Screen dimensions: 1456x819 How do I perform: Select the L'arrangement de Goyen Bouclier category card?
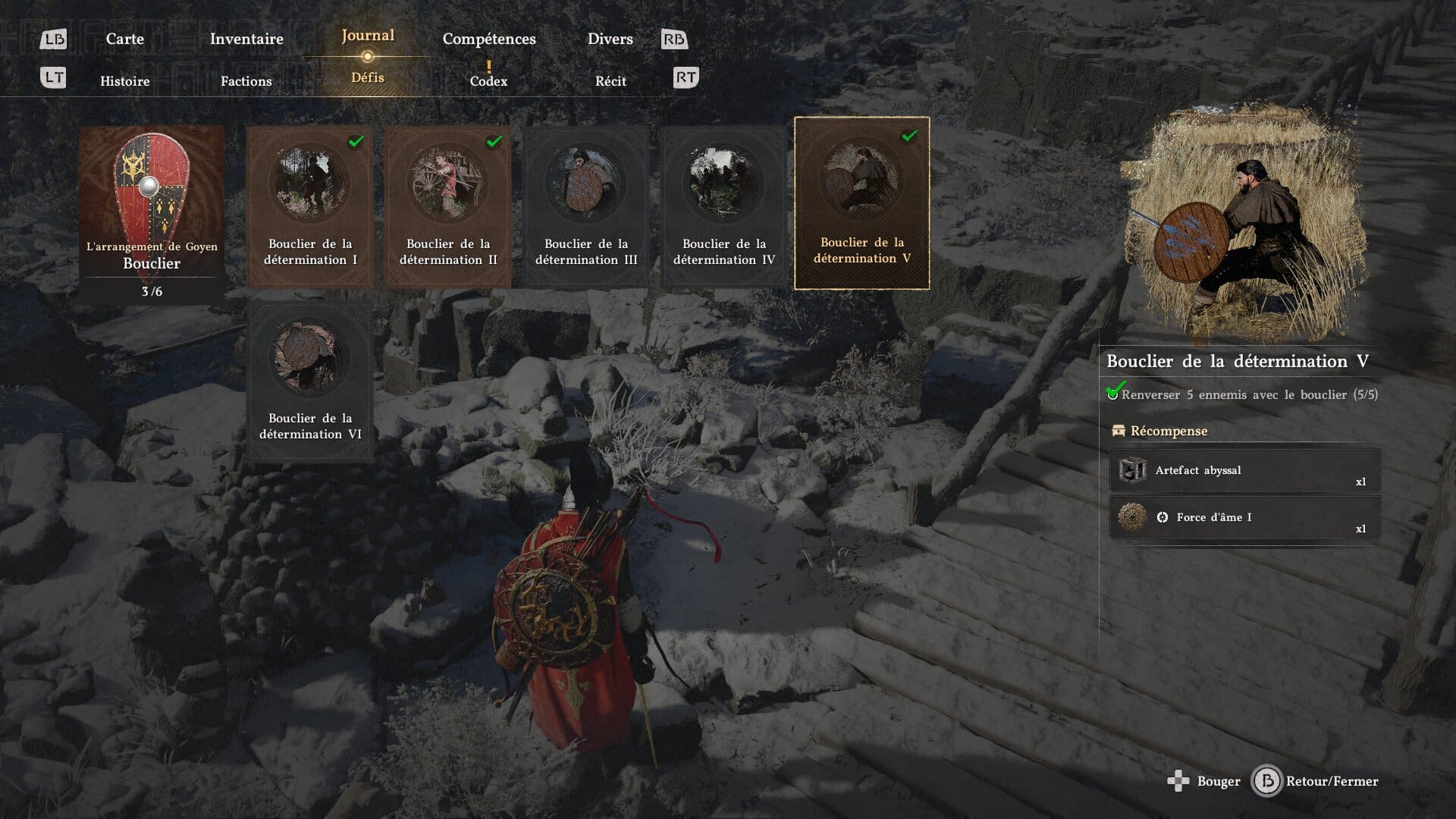(152, 214)
